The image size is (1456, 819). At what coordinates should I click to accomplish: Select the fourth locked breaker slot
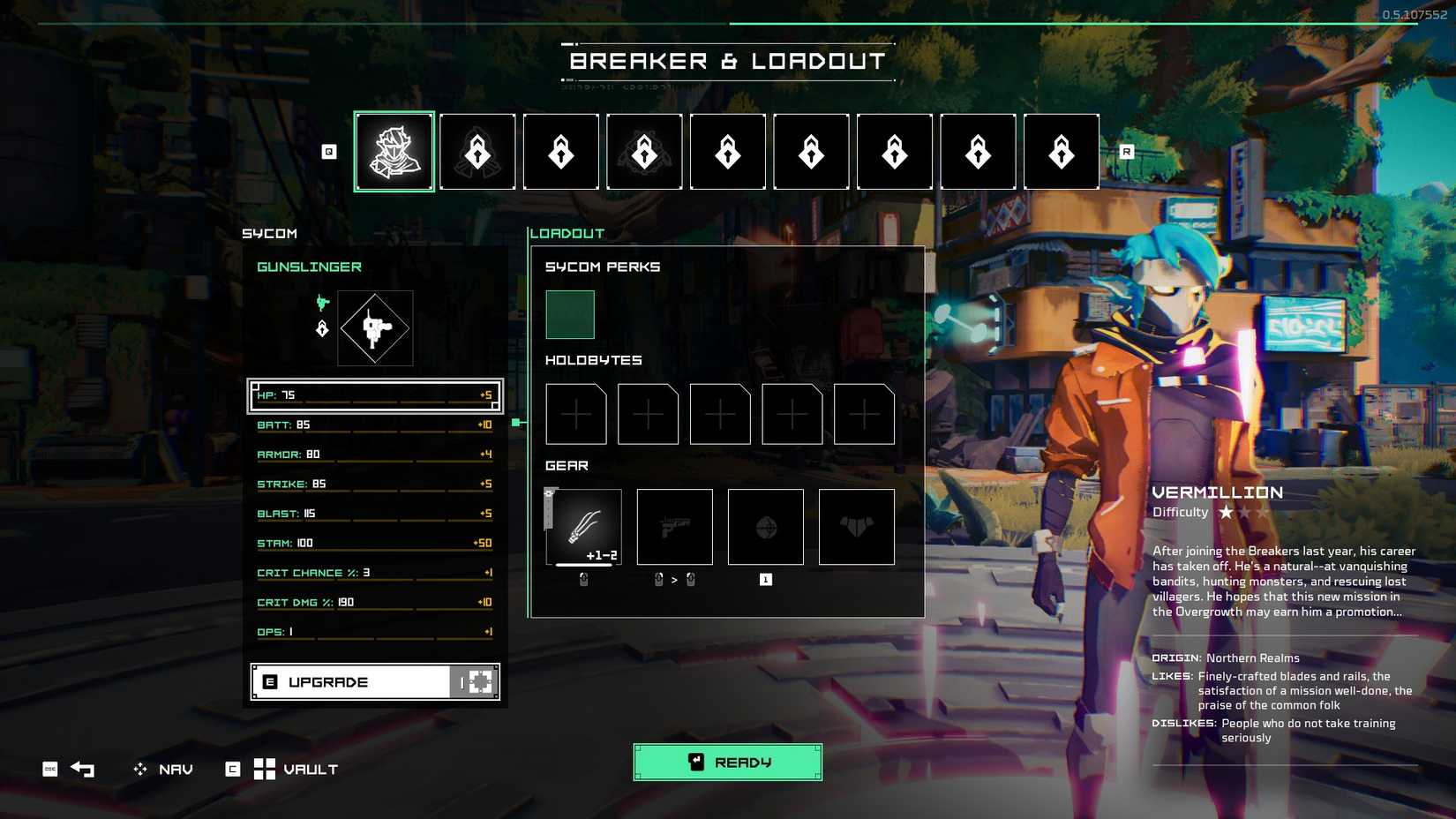(644, 151)
